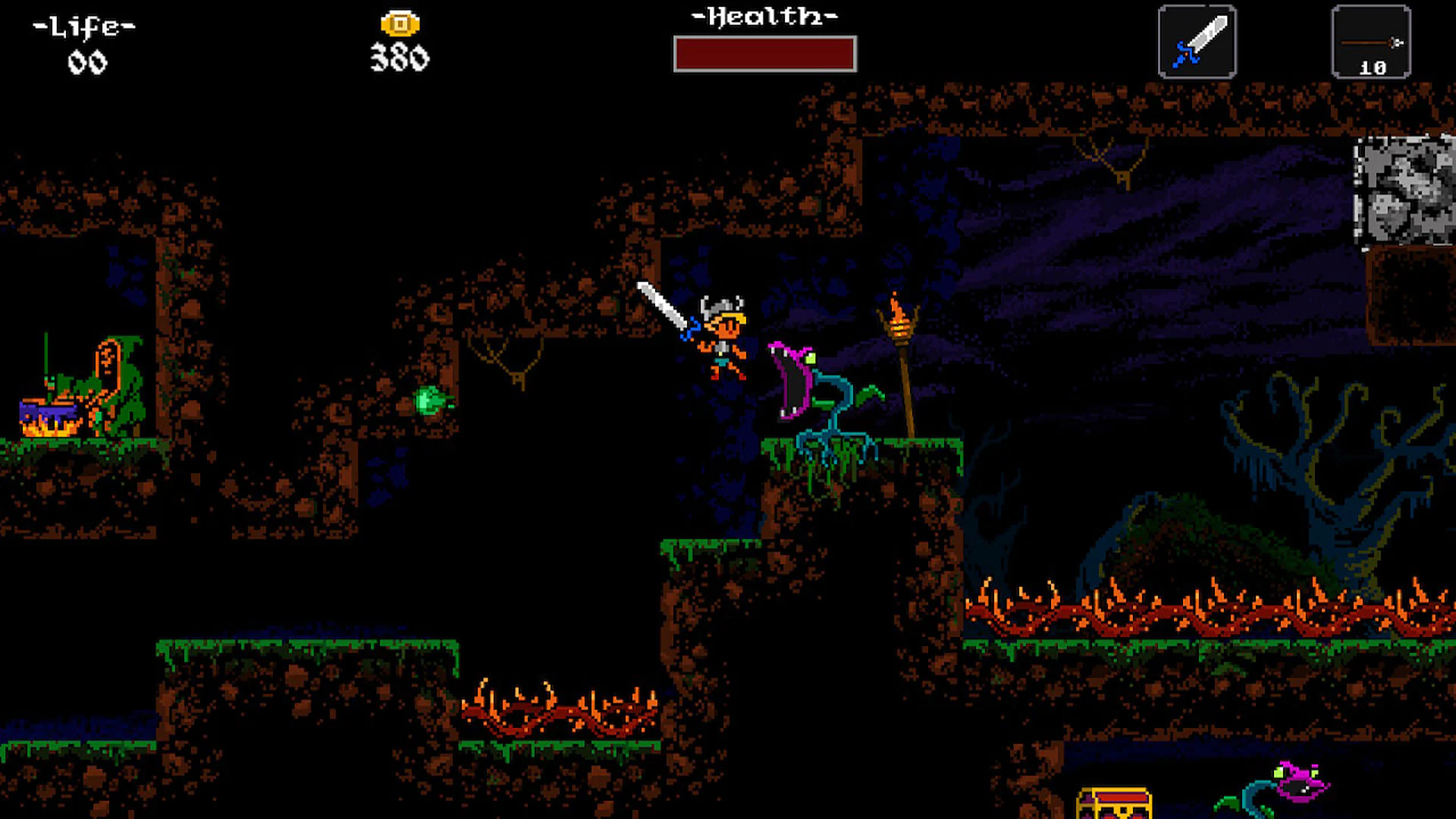The width and height of the screenshot is (1456, 819).
Task: Click the Life counter showing 00
Action: tap(87, 62)
